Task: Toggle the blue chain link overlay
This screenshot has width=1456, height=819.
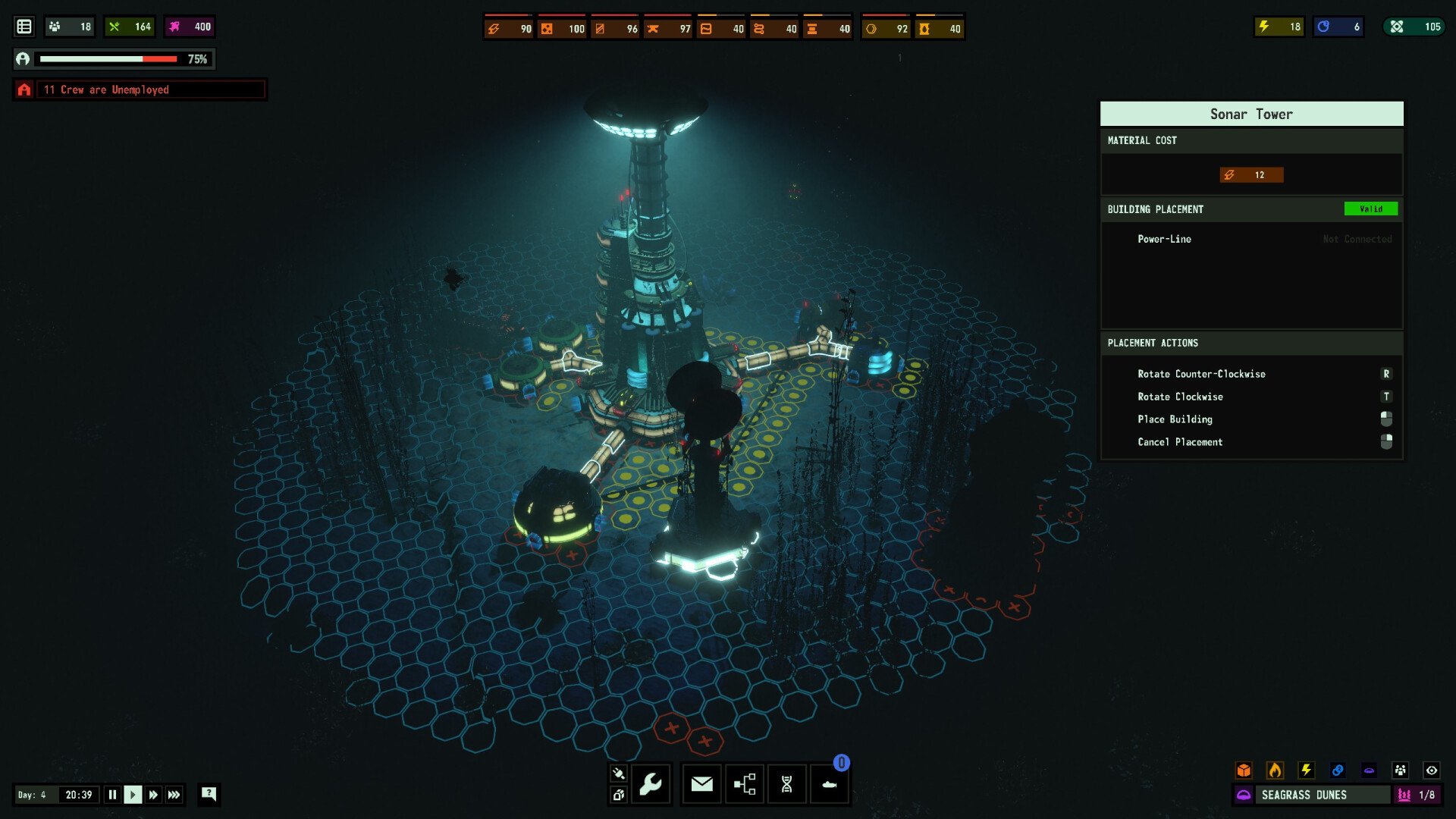Action: [x=1338, y=770]
